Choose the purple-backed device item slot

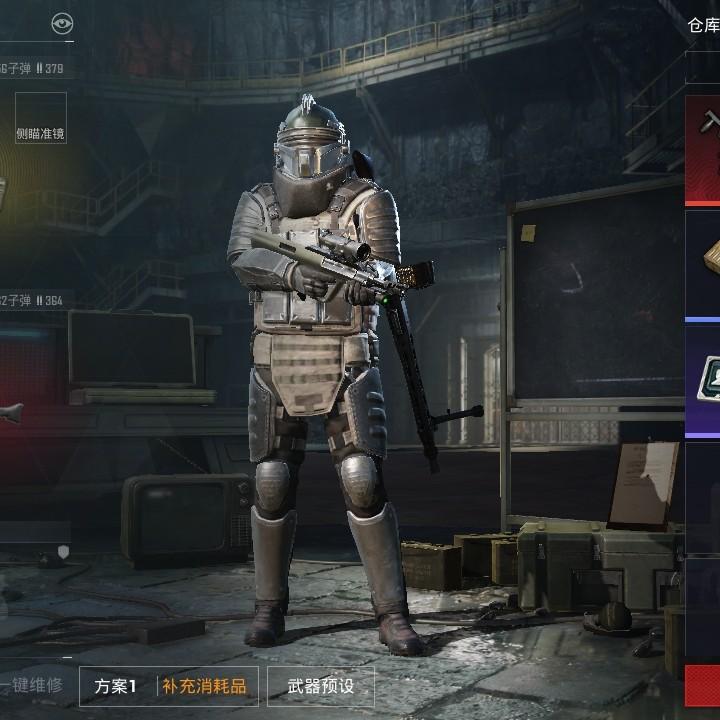coord(703,380)
